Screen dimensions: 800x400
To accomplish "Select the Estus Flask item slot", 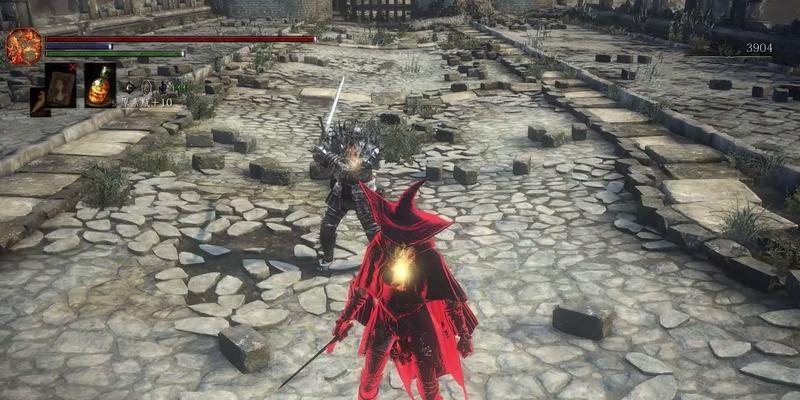I will point(99,84).
